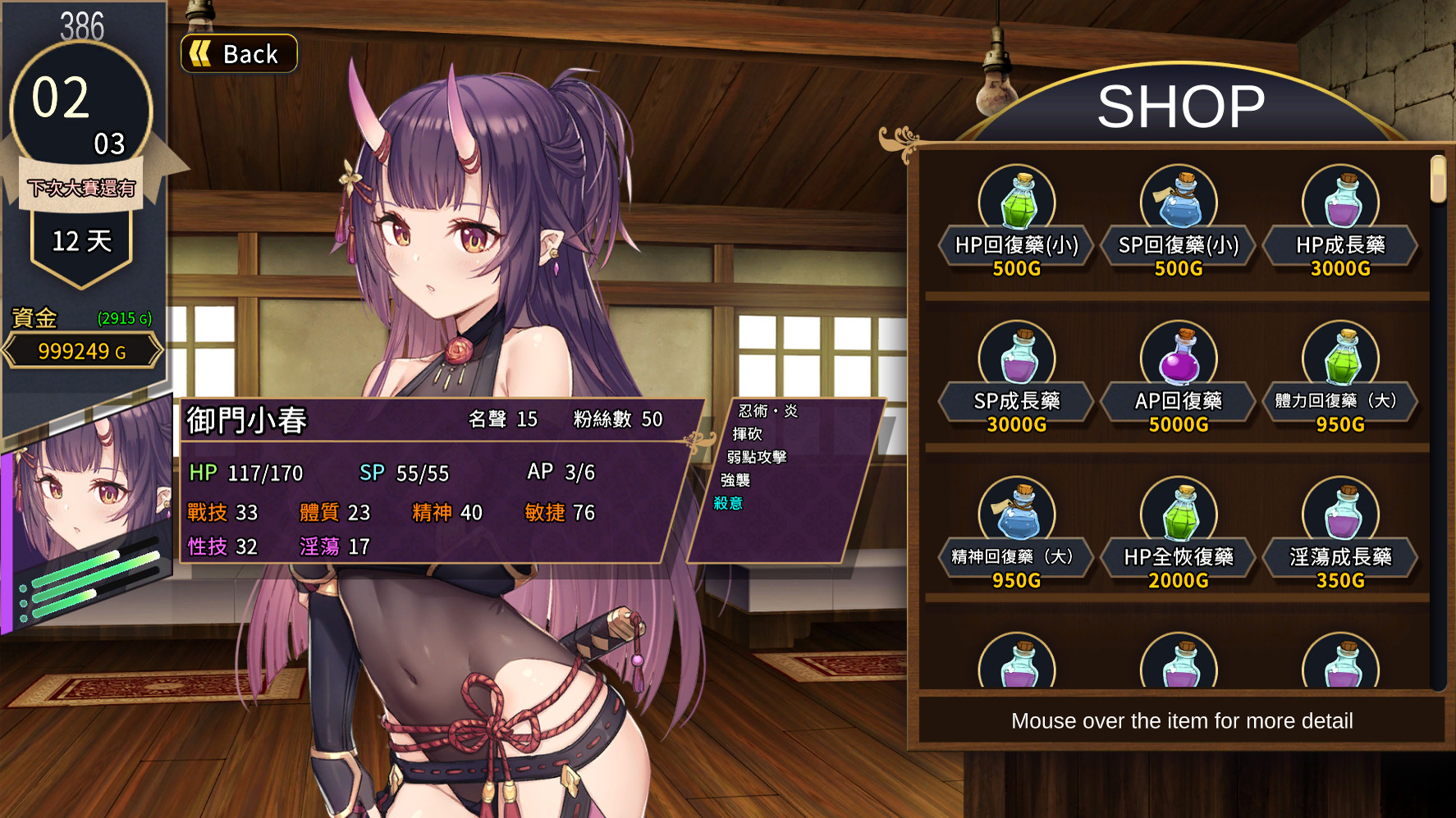The width and height of the screenshot is (1456, 818).
Task: Purchase the HP全恢復藥 for 2000G
Action: coord(1178,533)
